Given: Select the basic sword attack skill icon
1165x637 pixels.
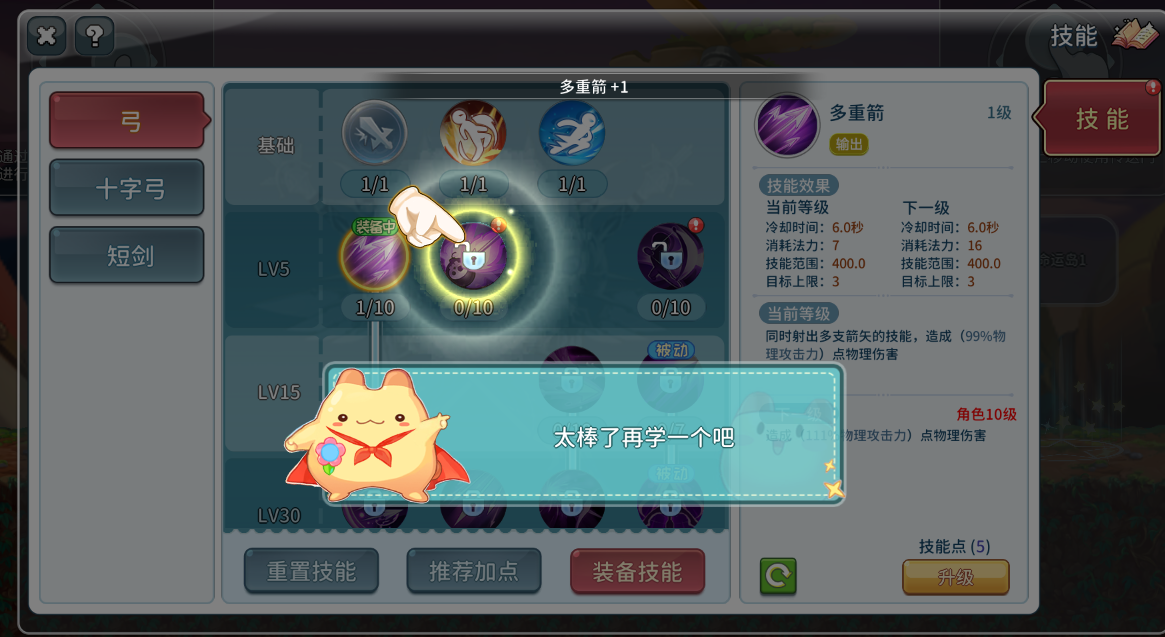Looking at the screenshot, I should tap(375, 133).
